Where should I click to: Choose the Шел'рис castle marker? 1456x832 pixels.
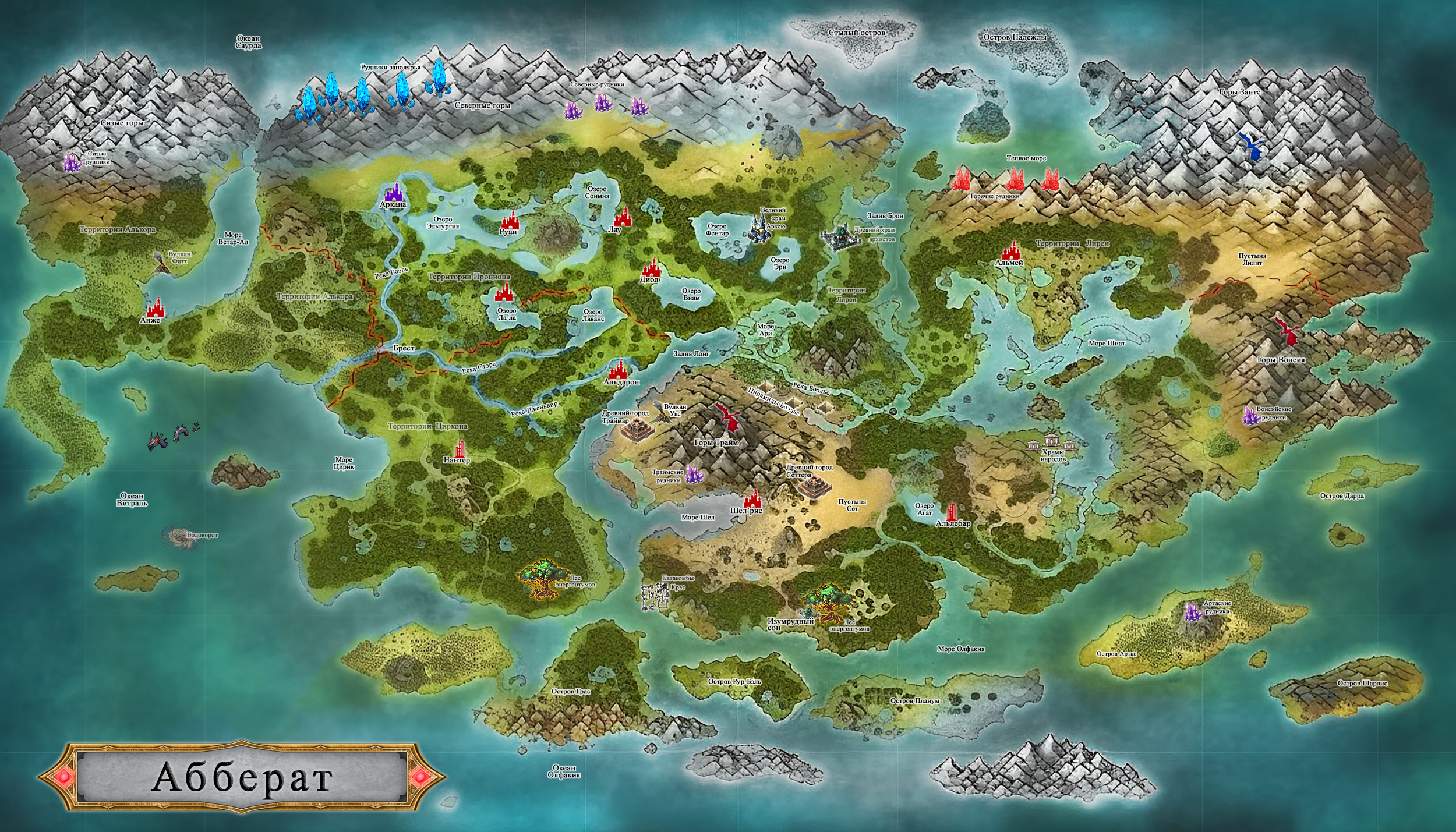752,498
